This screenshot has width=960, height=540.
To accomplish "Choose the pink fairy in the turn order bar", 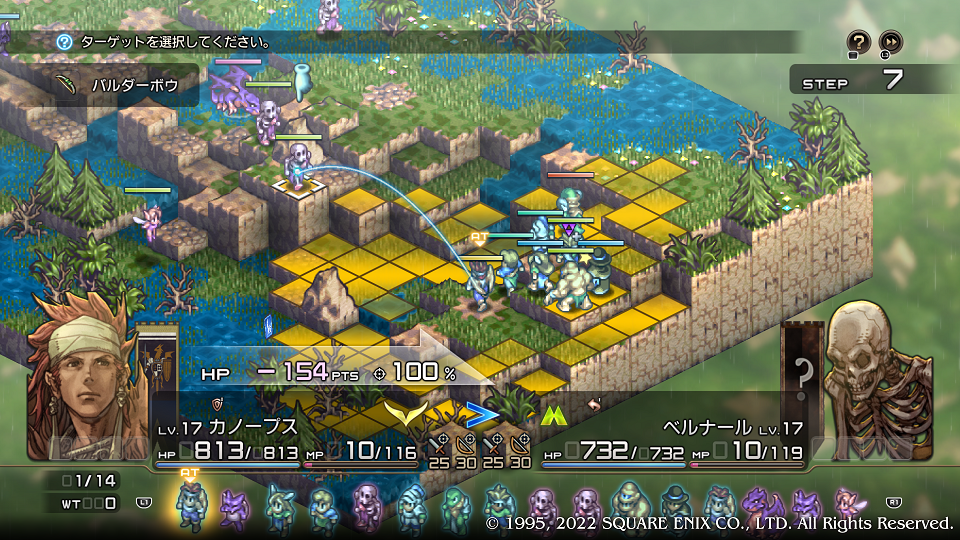I will click(x=849, y=505).
